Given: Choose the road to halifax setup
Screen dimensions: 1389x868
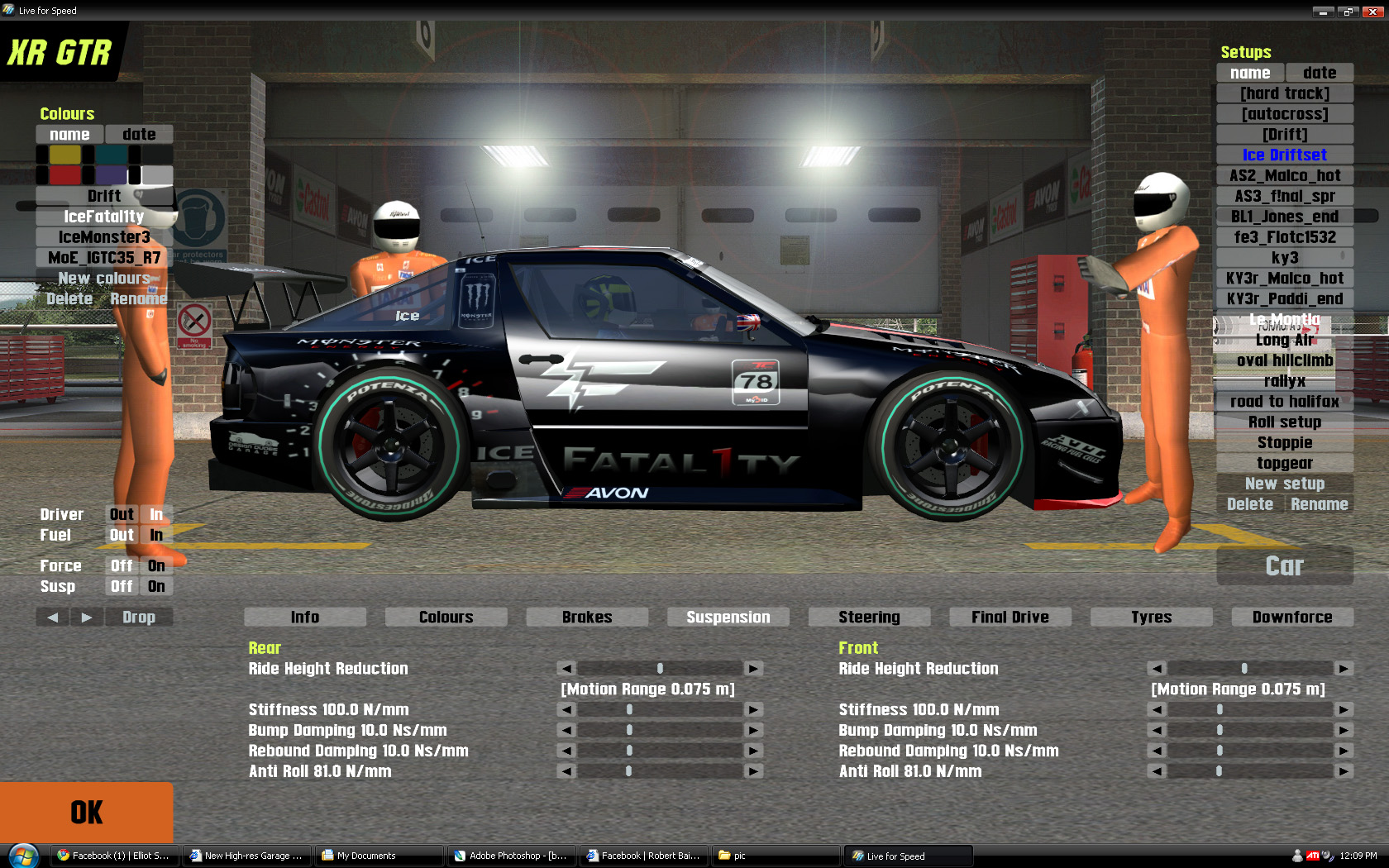Looking at the screenshot, I should coord(1284,402).
